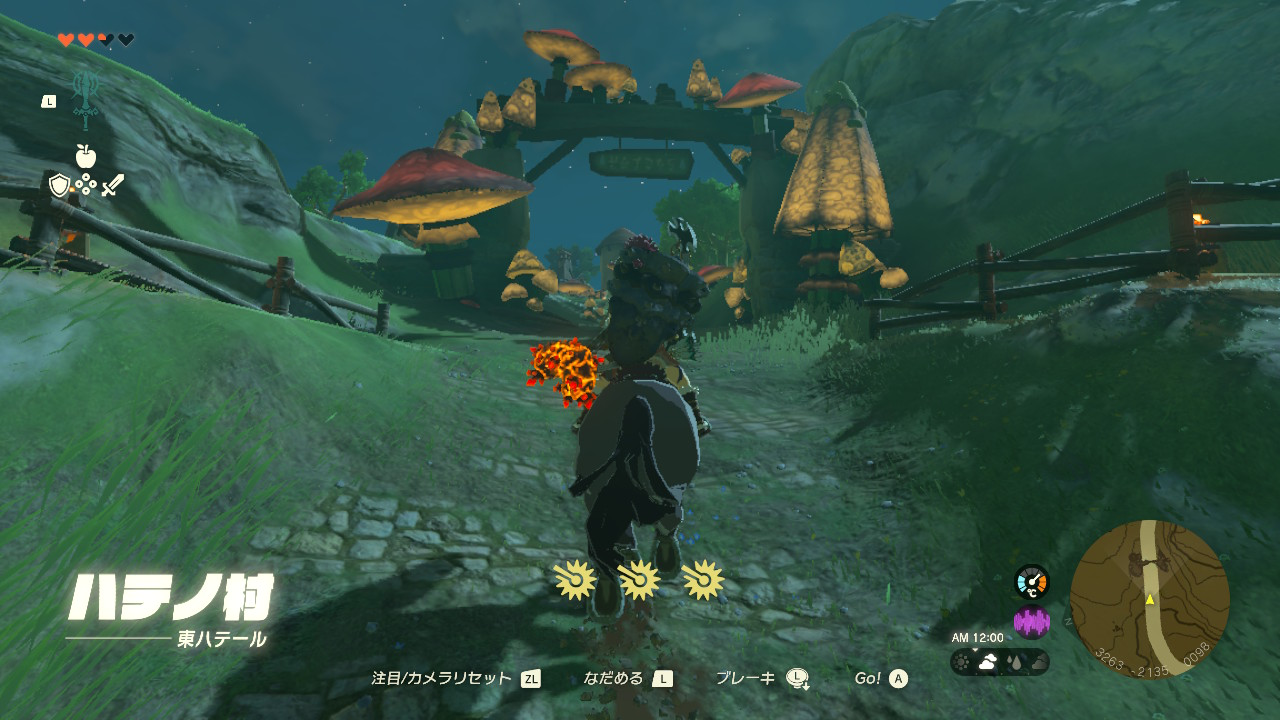Click the cloudy weather forecast icon
The width and height of the screenshot is (1280, 720).
(987, 662)
